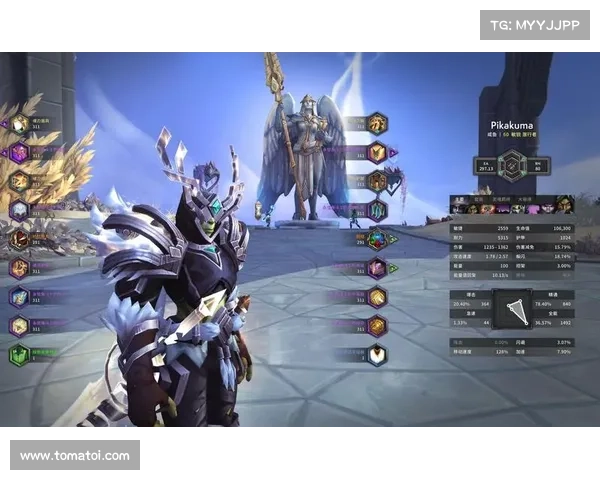The image size is (600, 480).
Task: Open the www.tomatoi.com watermark link
Action: (x=75, y=456)
